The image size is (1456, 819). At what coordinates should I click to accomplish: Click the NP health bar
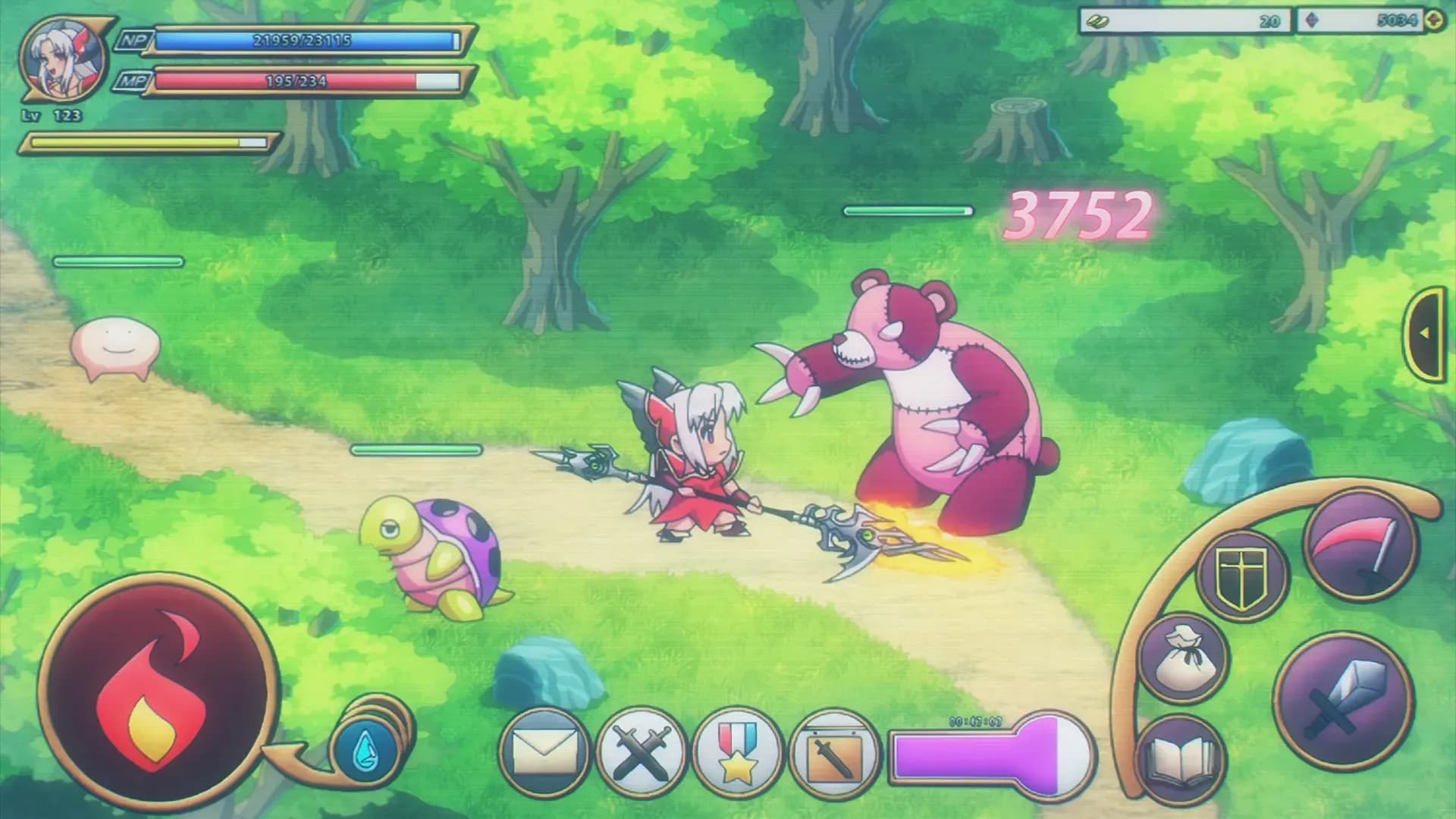pos(303,42)
